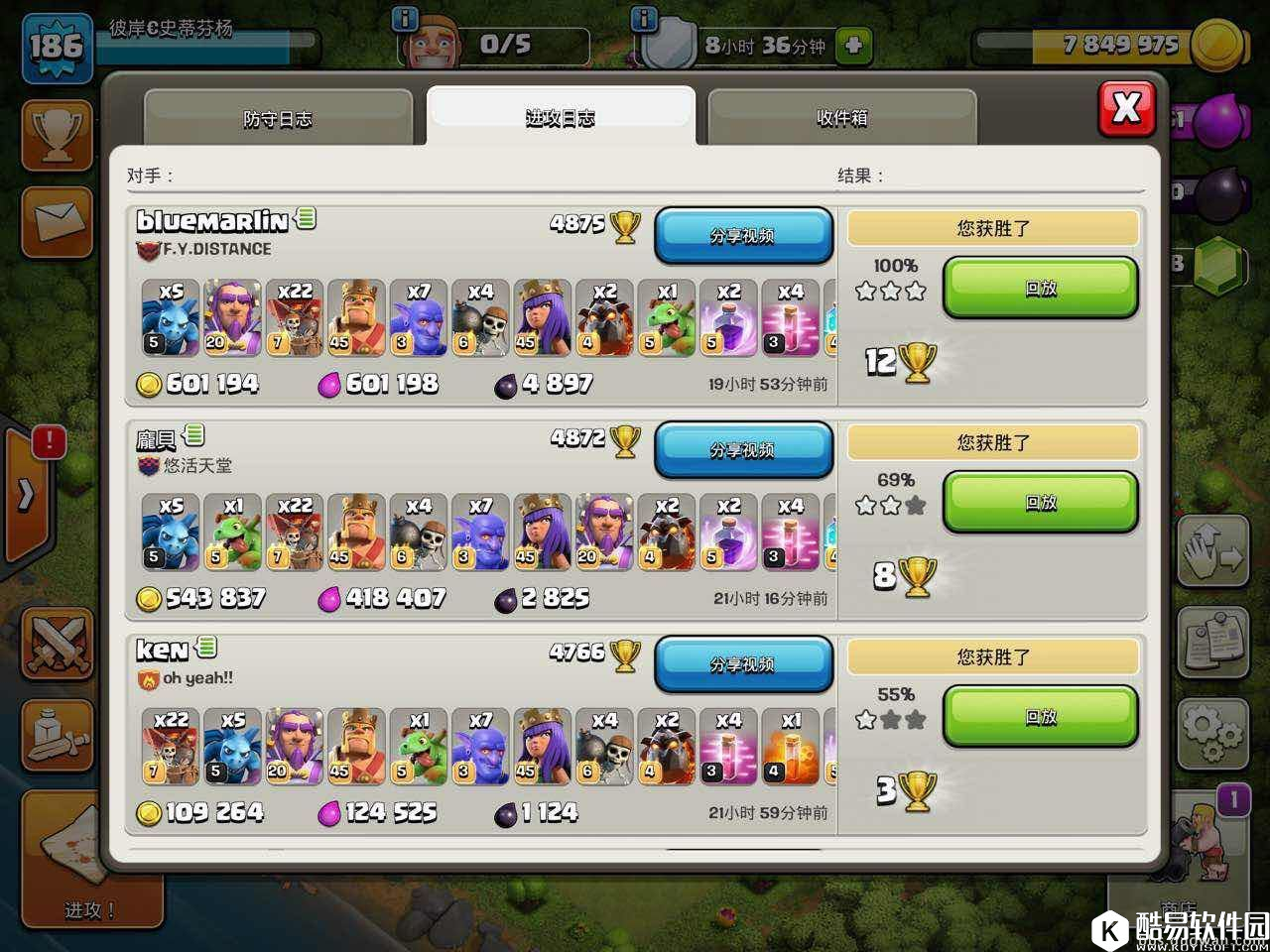The image size is (1270, 952).
Task: Click 分享视频 button for bluemarlin's attack
Action: pyautogui.click(x=743, y=235)
